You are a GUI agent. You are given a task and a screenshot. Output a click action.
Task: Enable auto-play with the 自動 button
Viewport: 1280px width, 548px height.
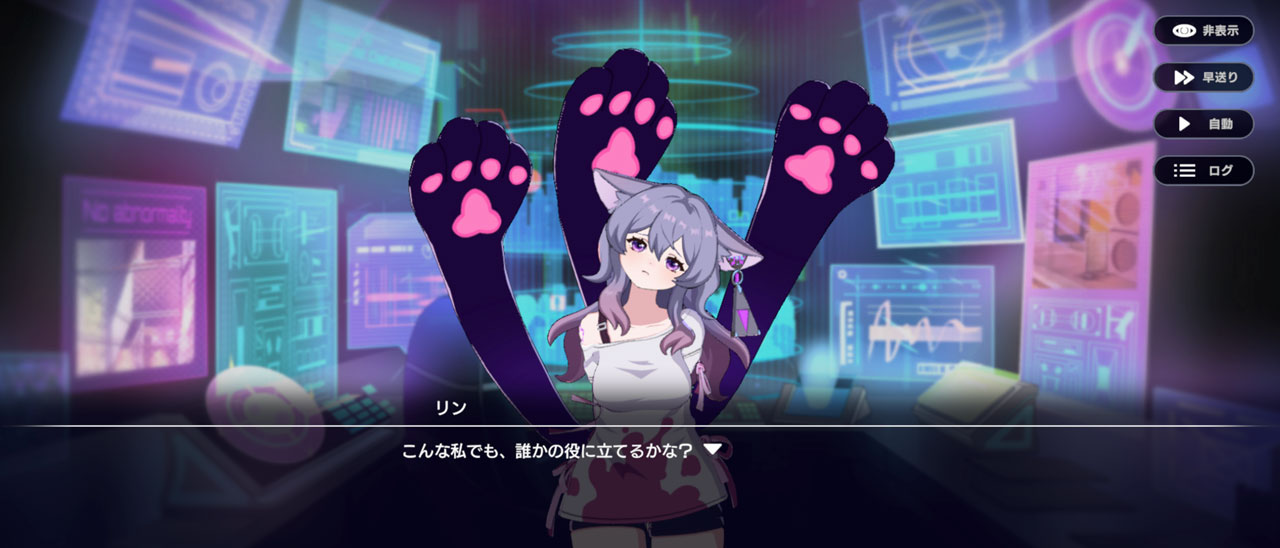point(1203,124)
